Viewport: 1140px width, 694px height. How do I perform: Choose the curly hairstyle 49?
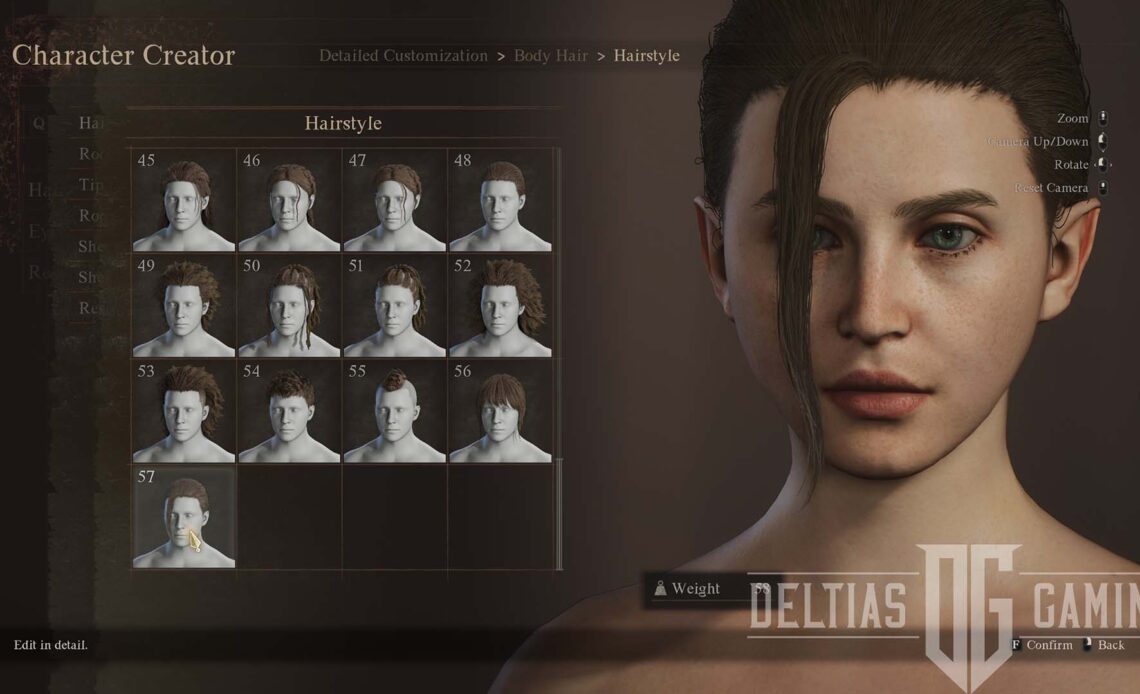[x=184, y=305]
